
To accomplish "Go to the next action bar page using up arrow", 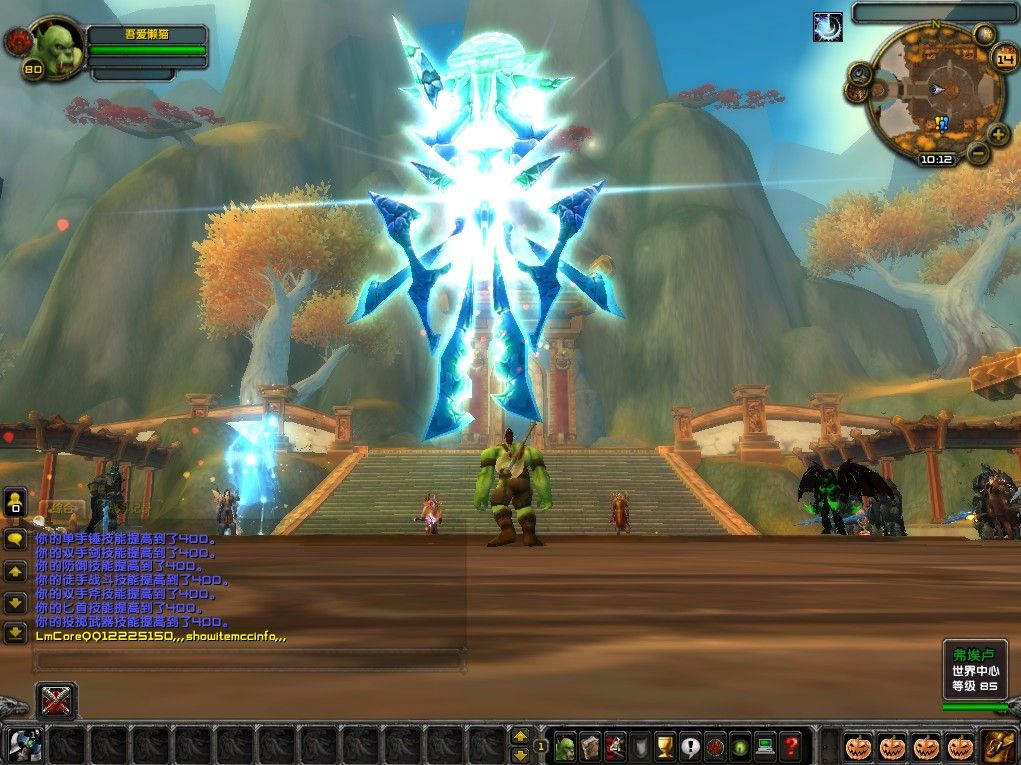I will click(x=520, y=736).
